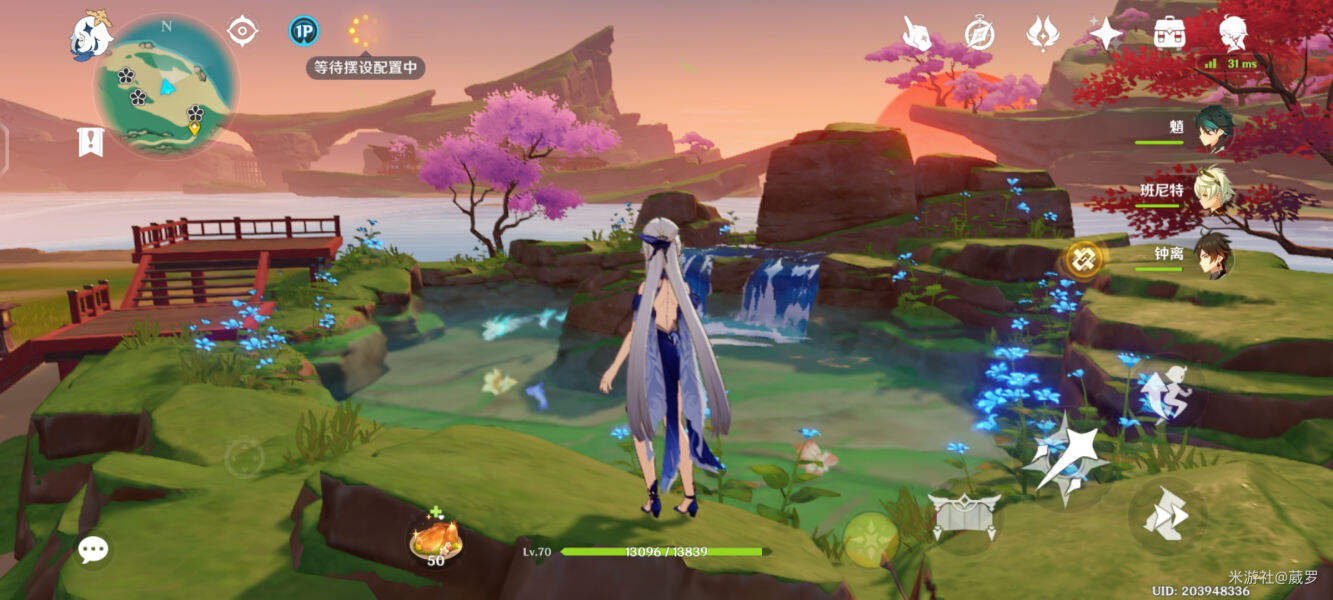The width and height of the screenshot is (1333, 600).
Task: Open furnishing placement with the hand icon
Action: [x=917, y=33]
